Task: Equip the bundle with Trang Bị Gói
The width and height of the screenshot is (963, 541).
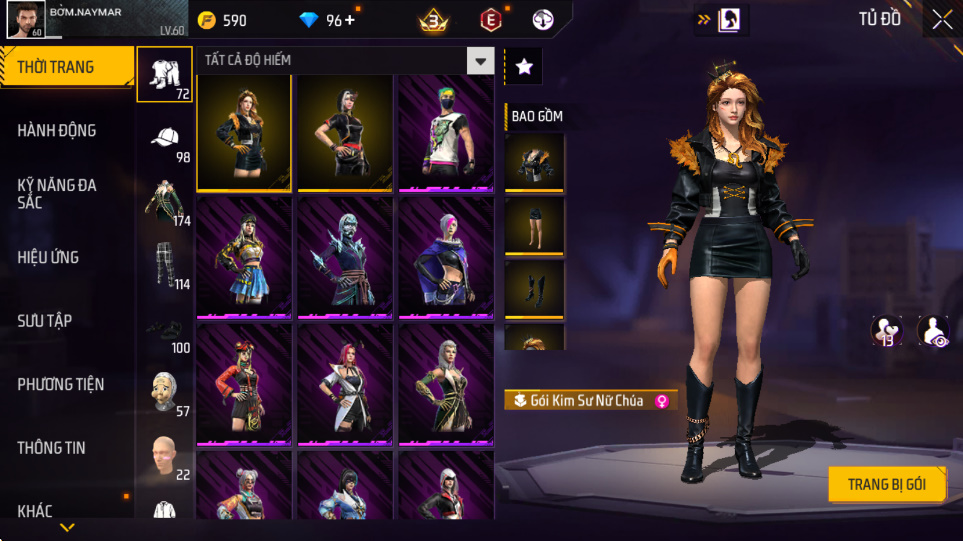Action: click(x=886, y=485)
